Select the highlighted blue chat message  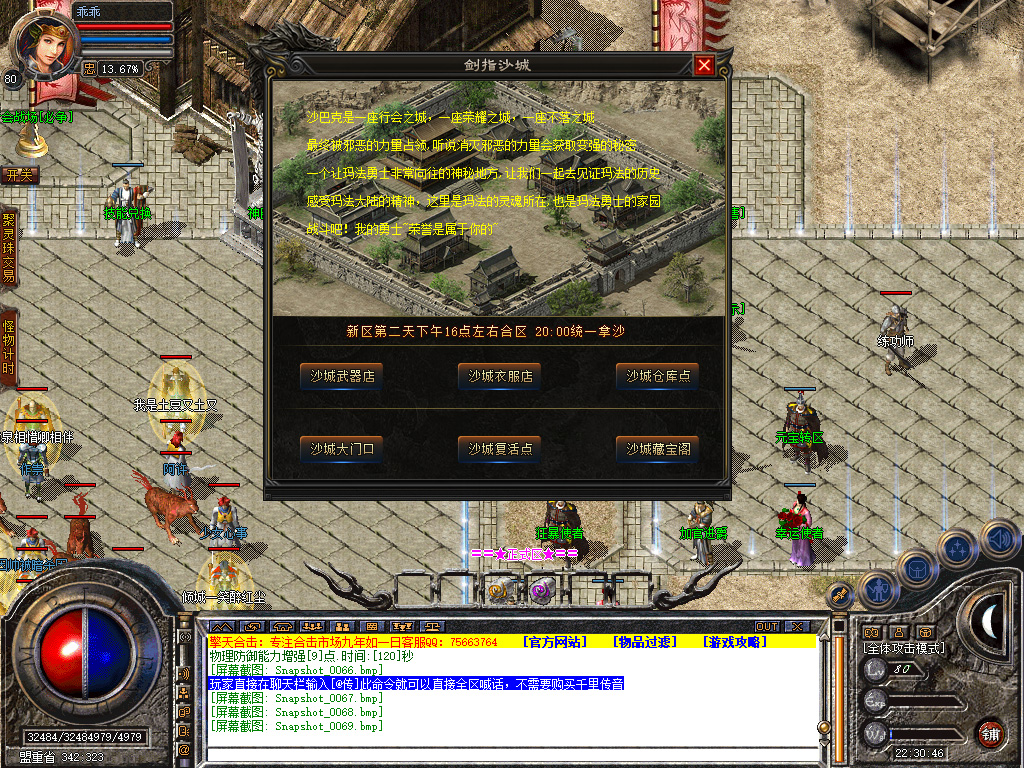[x=415, y=684]
